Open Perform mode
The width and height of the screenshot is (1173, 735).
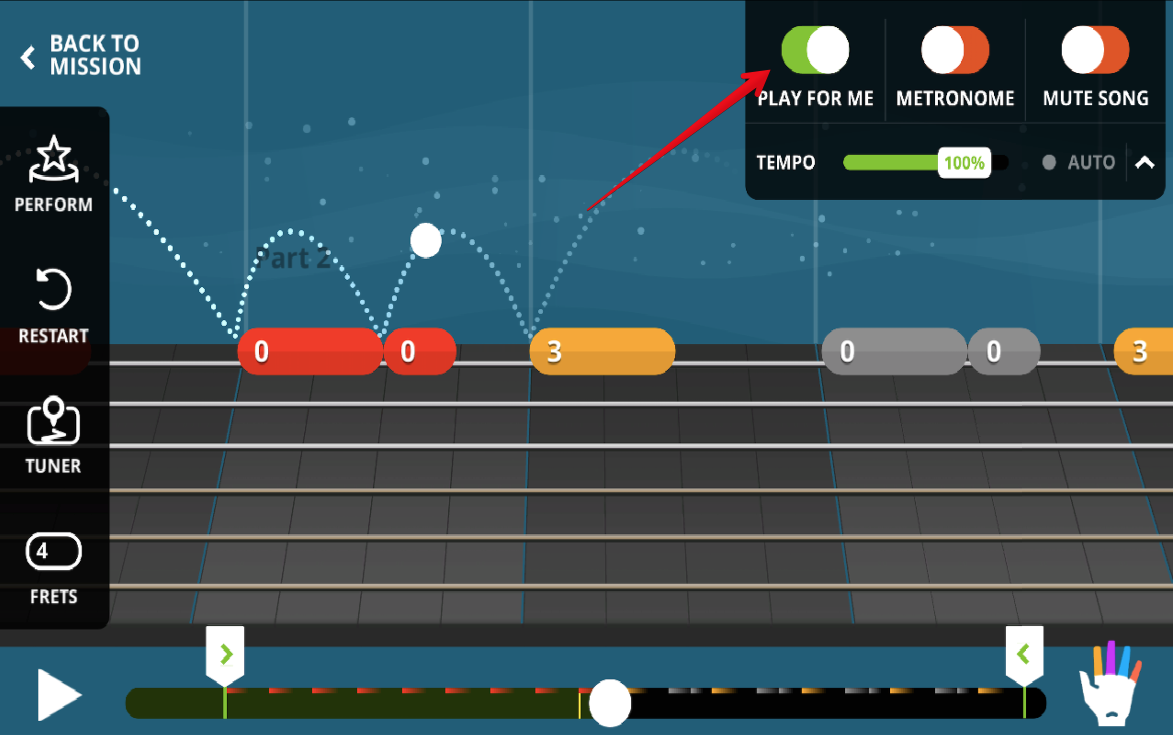tap(53, 175)
